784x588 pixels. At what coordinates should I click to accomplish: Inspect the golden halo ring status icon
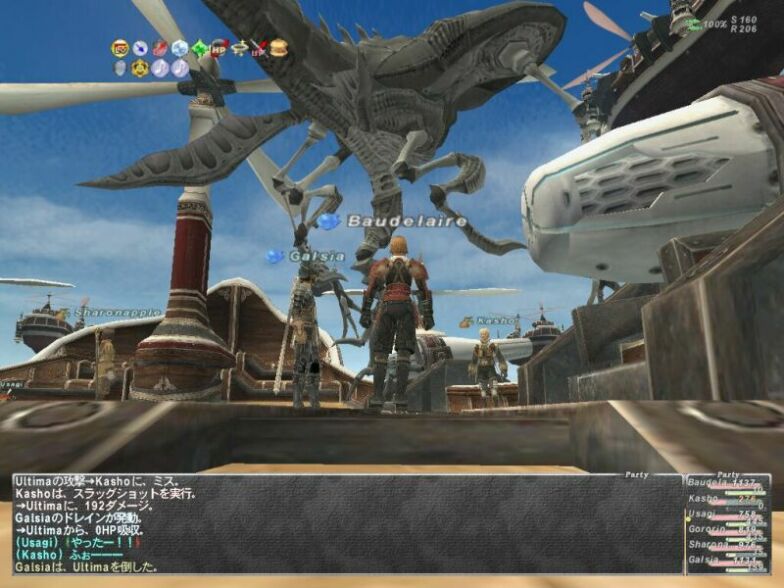click(239, 47)
